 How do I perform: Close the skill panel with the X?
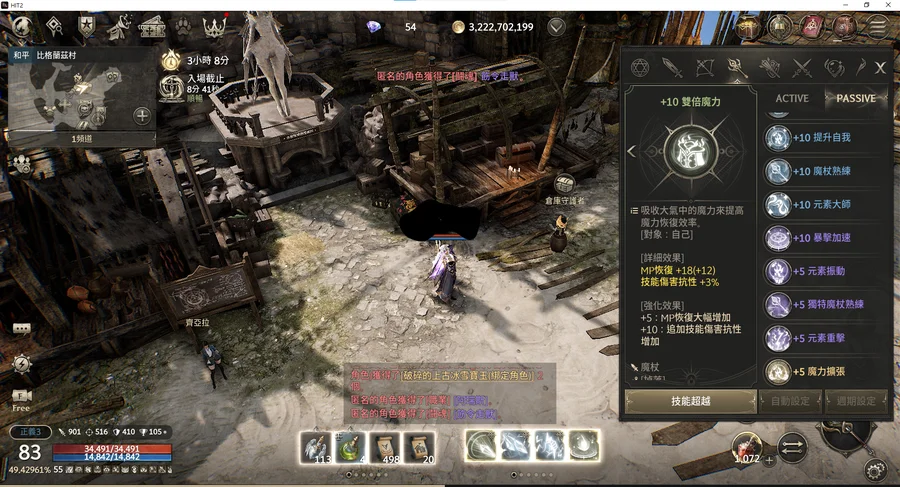880,68
